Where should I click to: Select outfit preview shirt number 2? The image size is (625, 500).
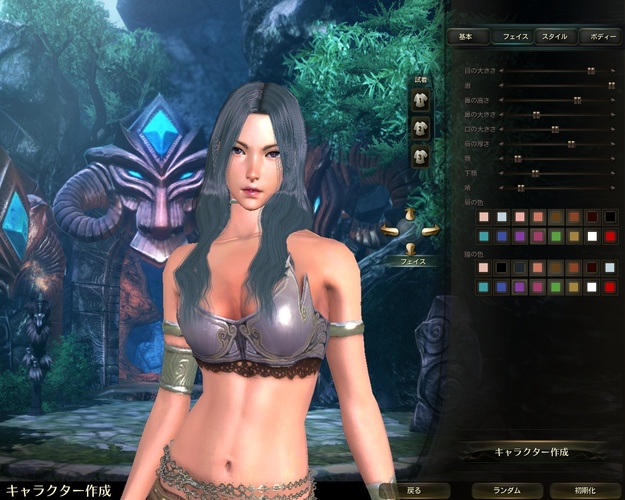point(420,128)
